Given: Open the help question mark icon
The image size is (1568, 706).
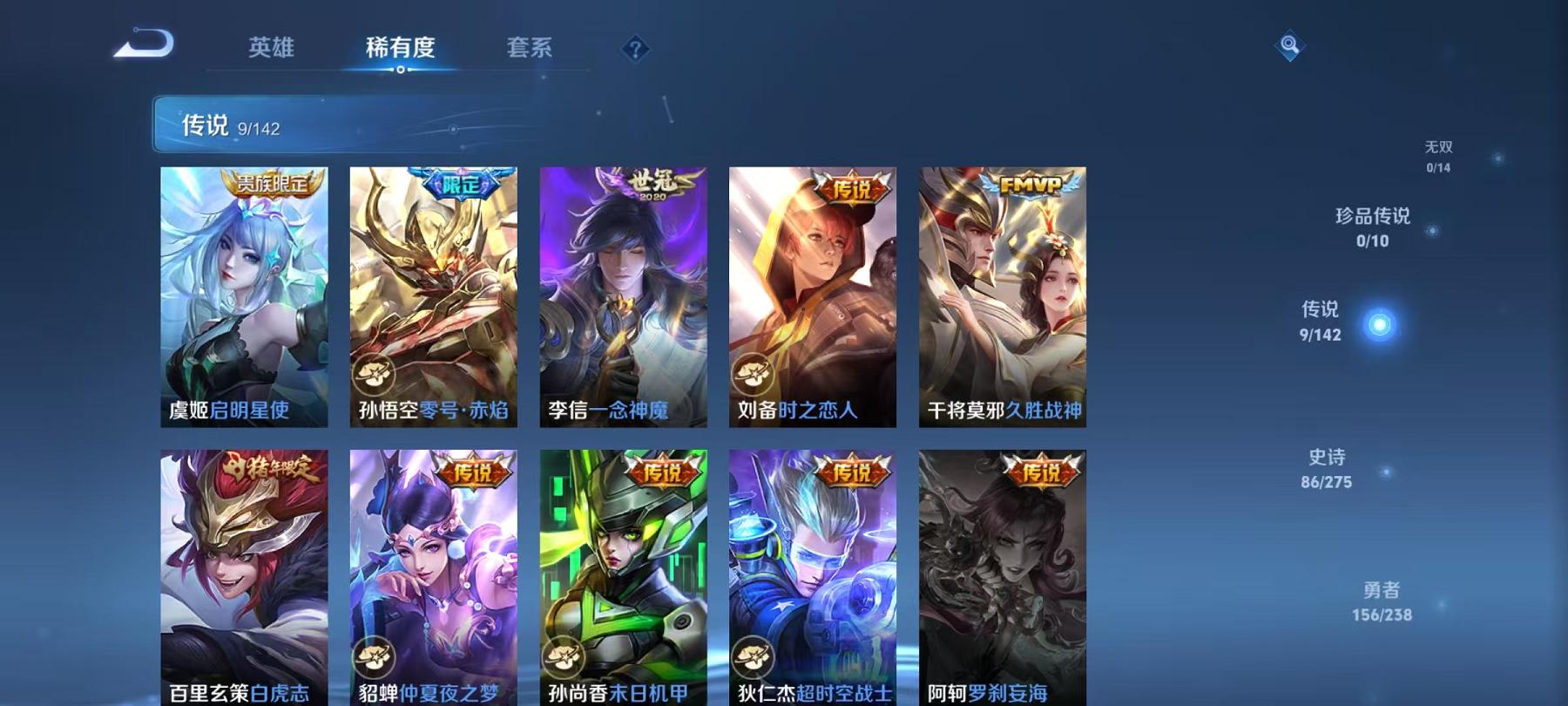Looking at the screenshot, I should (635, 48).
